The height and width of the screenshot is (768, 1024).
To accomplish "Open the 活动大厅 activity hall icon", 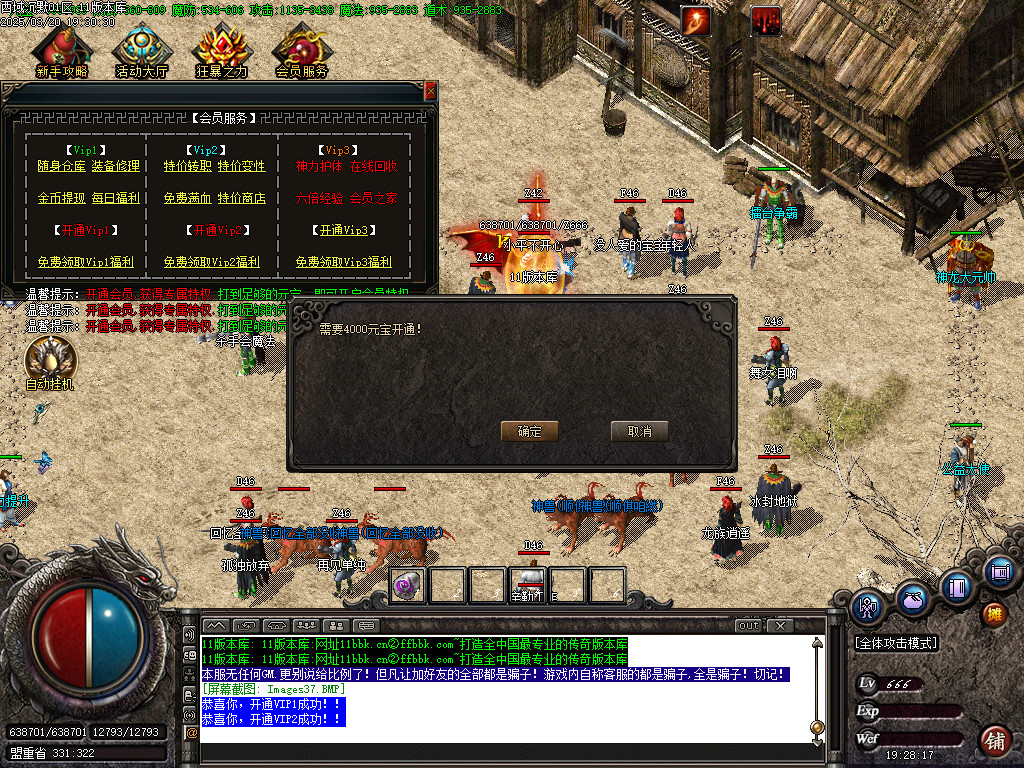I will pyautogui.click(x=142, y=50).
